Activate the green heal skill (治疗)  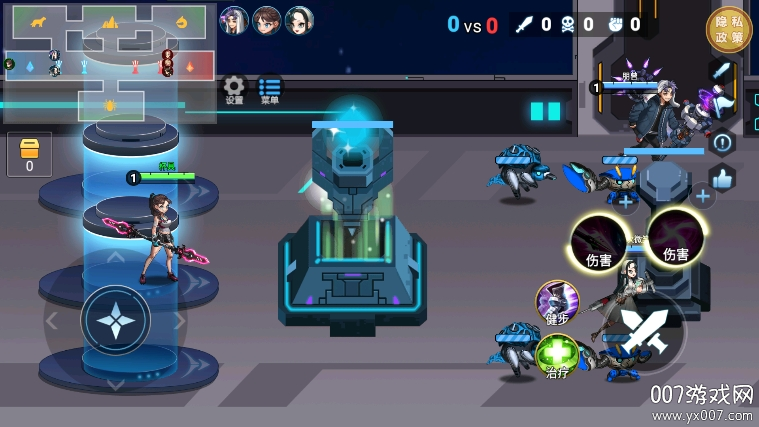tap(557, 356)
